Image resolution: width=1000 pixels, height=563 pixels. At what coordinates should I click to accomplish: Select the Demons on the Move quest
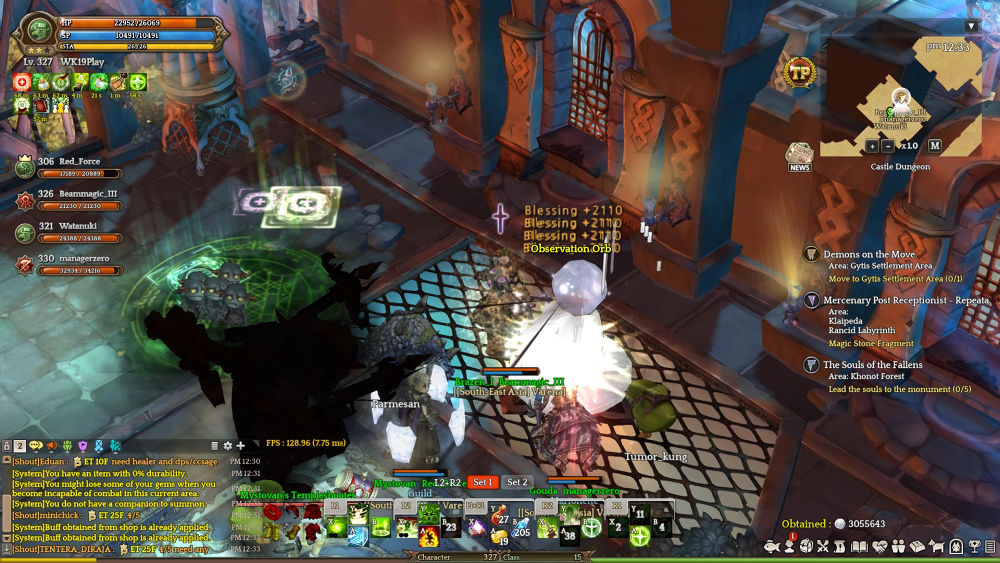(x=869, y=255)
